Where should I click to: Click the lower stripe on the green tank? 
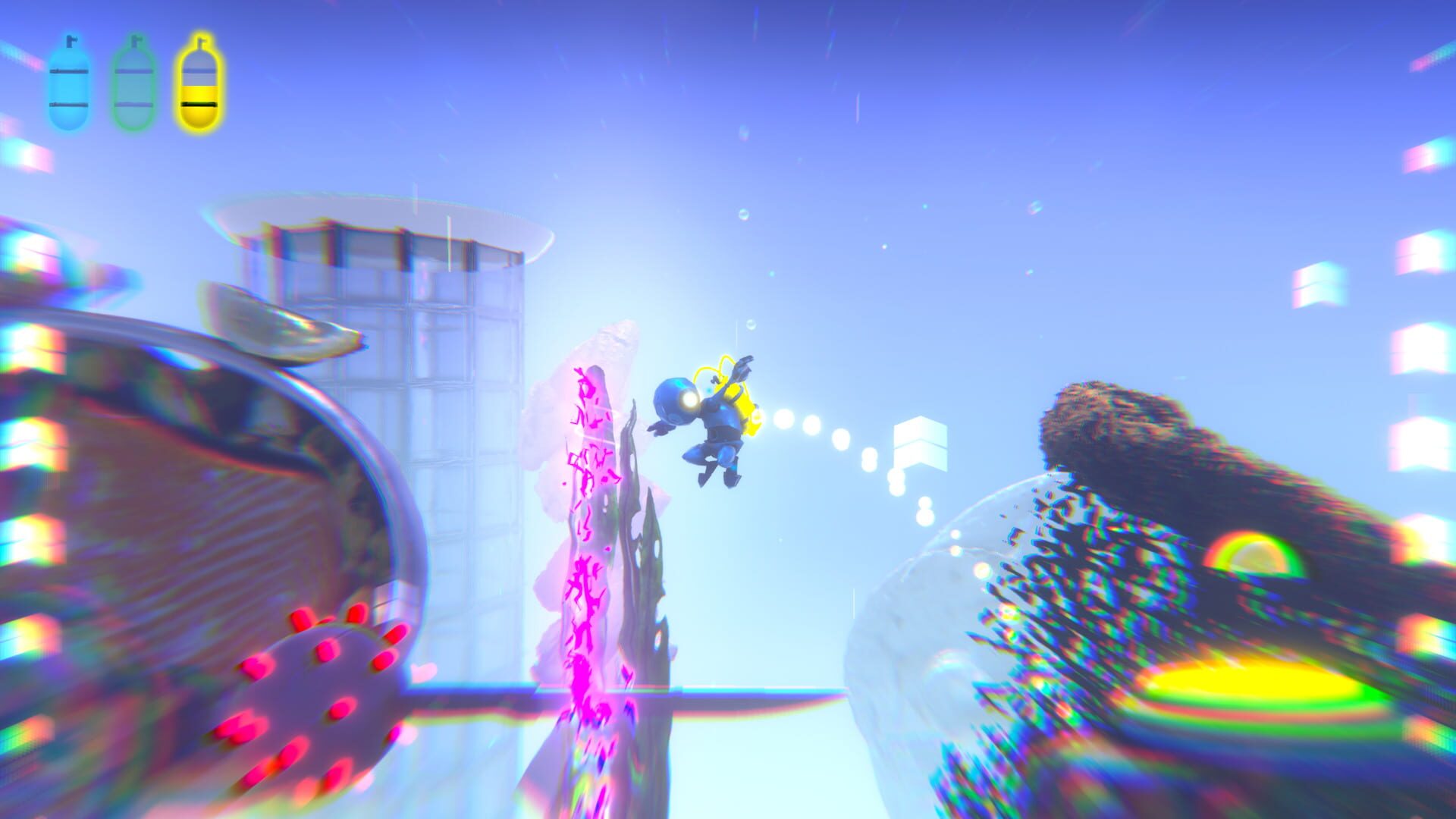133,105
